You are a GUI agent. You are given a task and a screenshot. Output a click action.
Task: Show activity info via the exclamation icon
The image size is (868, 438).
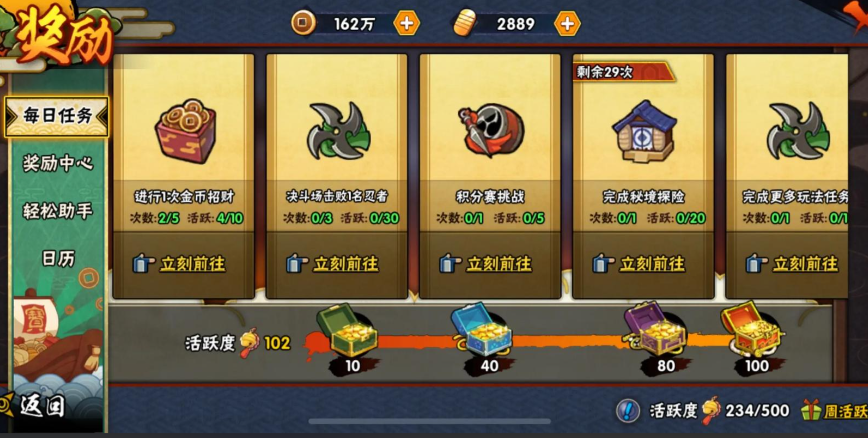[627, 410]
